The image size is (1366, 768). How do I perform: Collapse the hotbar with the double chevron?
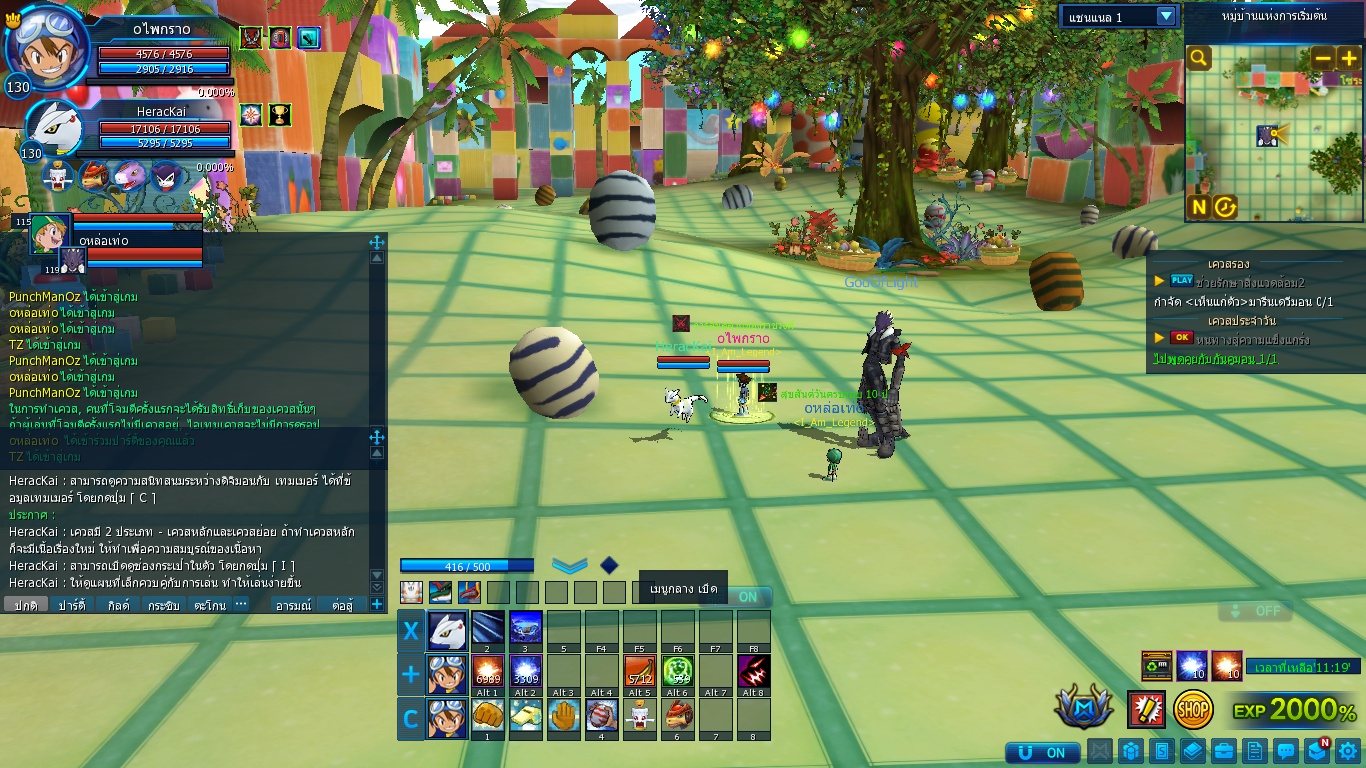coord(570,565)
